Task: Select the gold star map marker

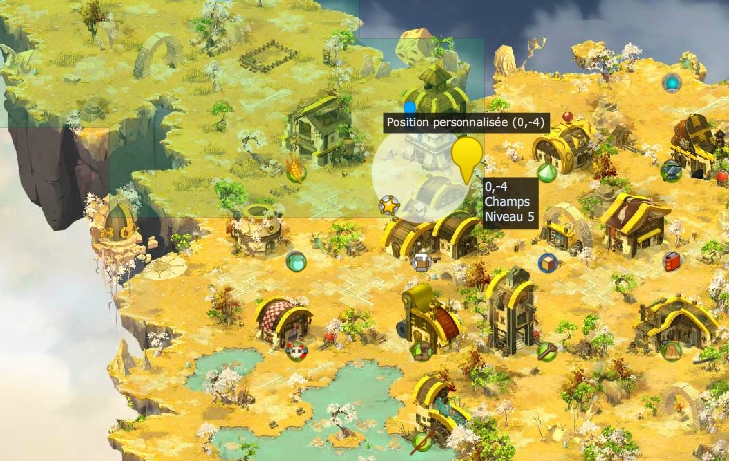Action: 388,204
